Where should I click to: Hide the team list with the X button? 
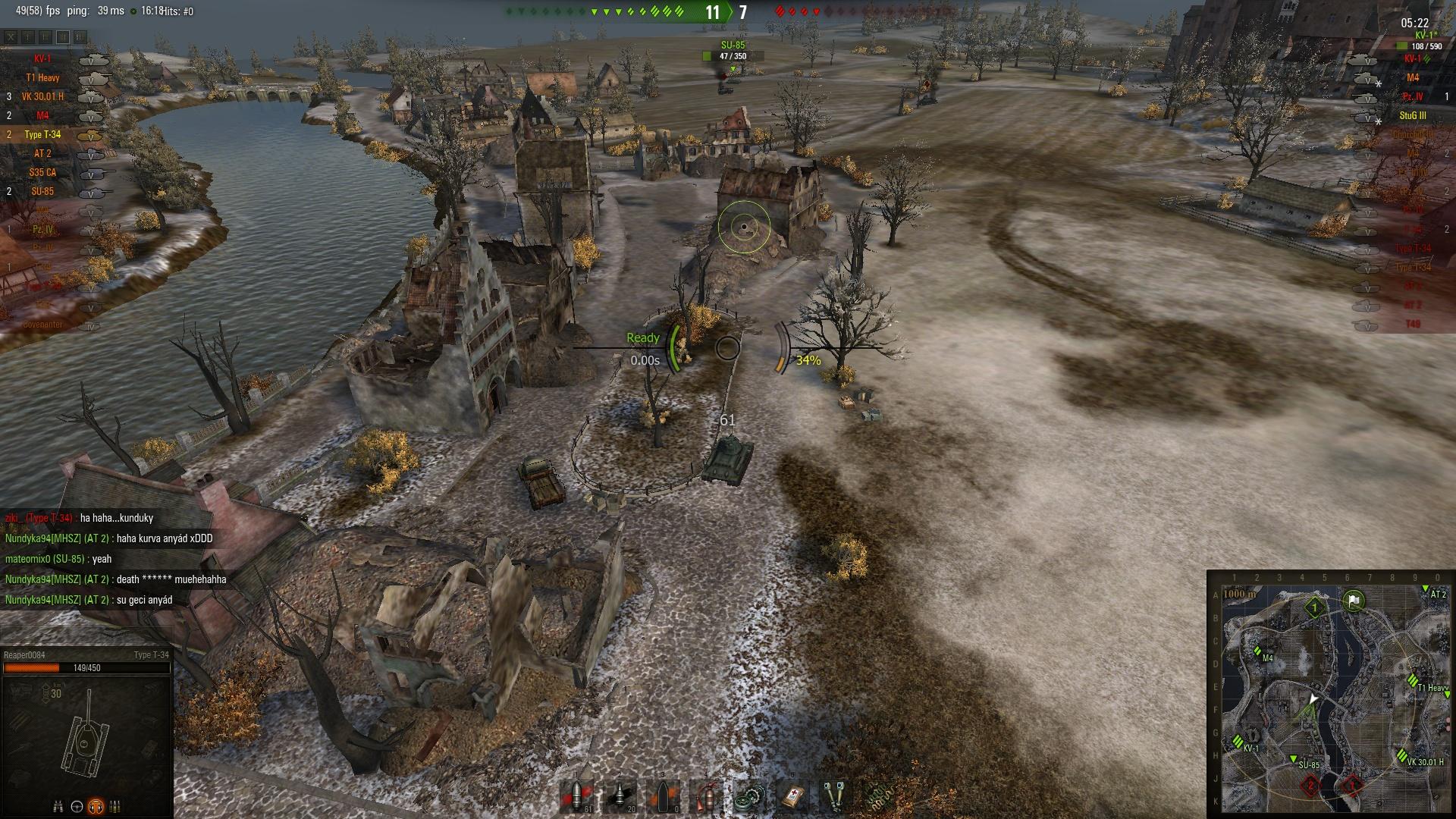tap(11, 36)
